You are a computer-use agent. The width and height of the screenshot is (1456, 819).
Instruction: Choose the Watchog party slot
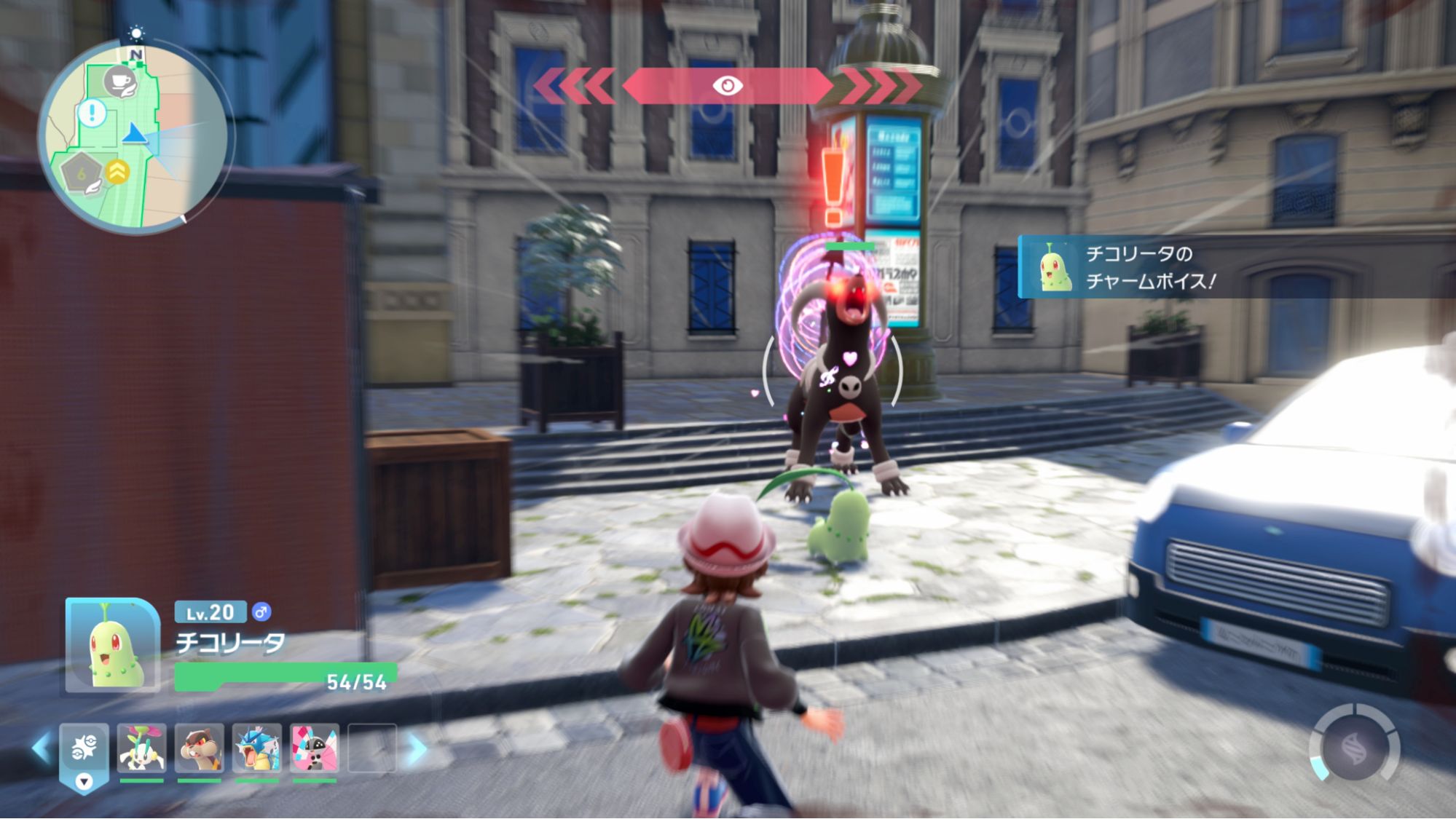coord(199,748)
